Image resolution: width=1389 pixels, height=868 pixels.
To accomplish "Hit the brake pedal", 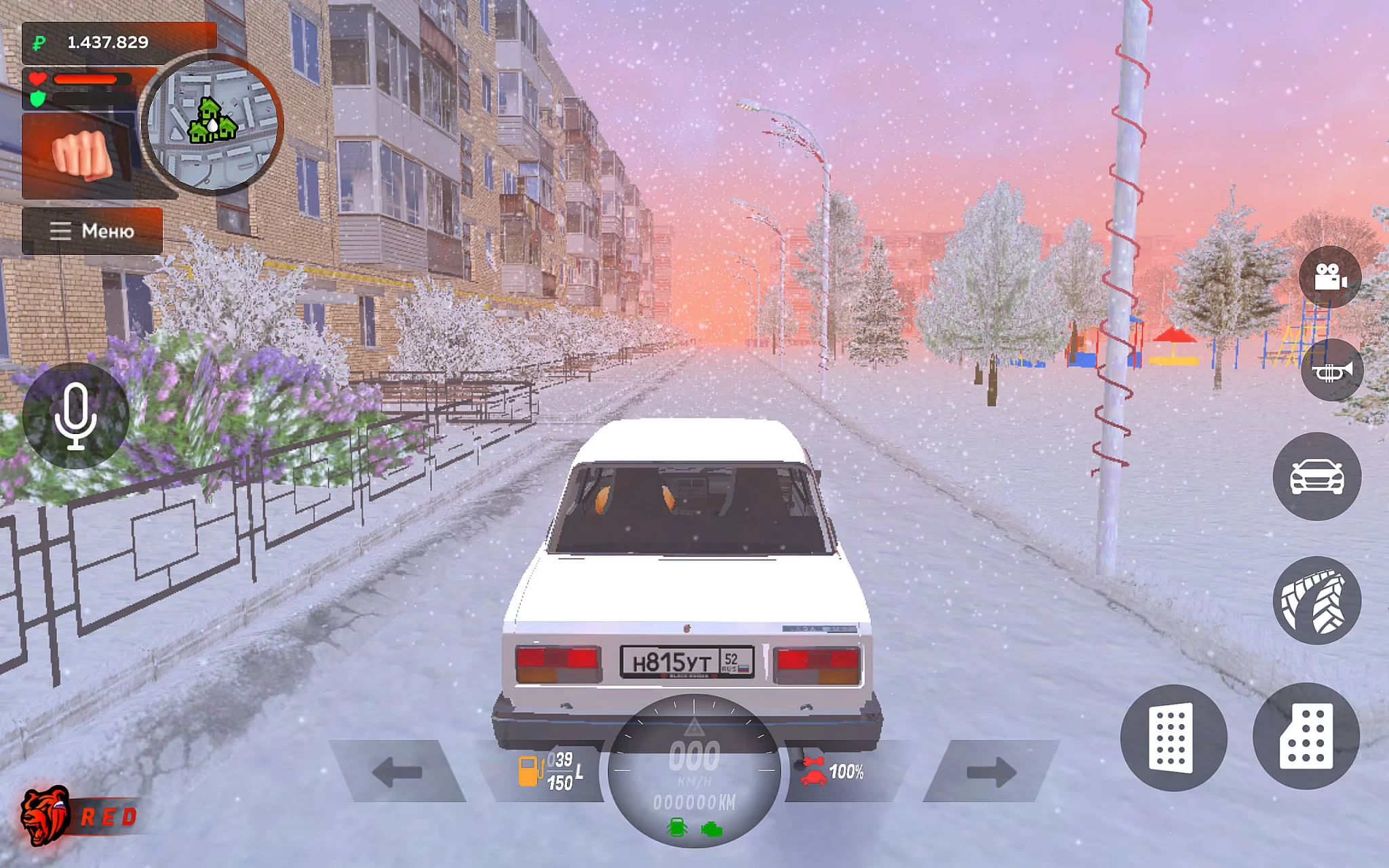I will click(1173, 737).
